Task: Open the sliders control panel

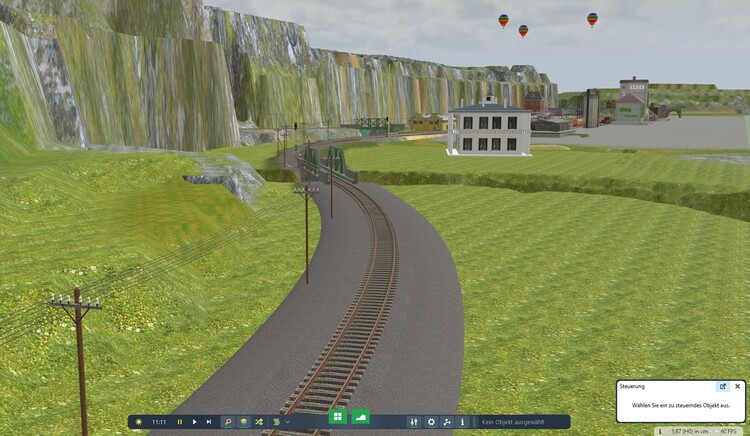Action: click(x=414, y=422)
